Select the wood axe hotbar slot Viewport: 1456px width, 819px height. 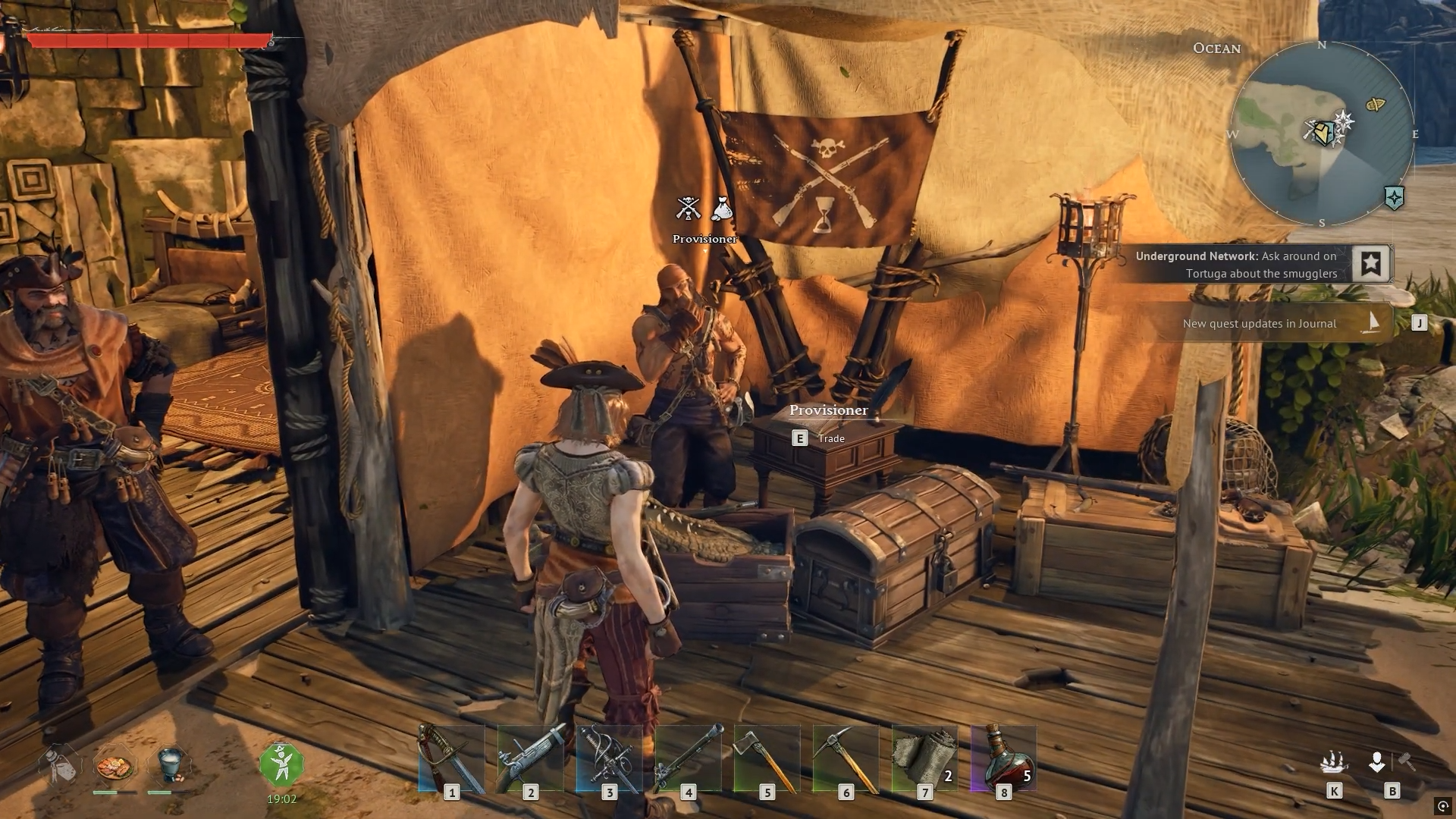pos(766,758)
